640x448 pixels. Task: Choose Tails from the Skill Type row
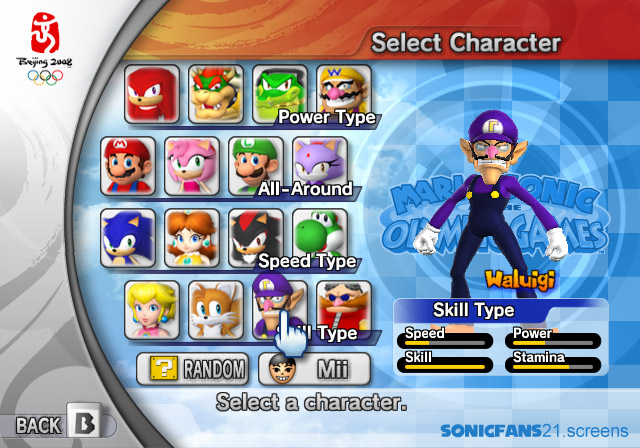(216, 309)
